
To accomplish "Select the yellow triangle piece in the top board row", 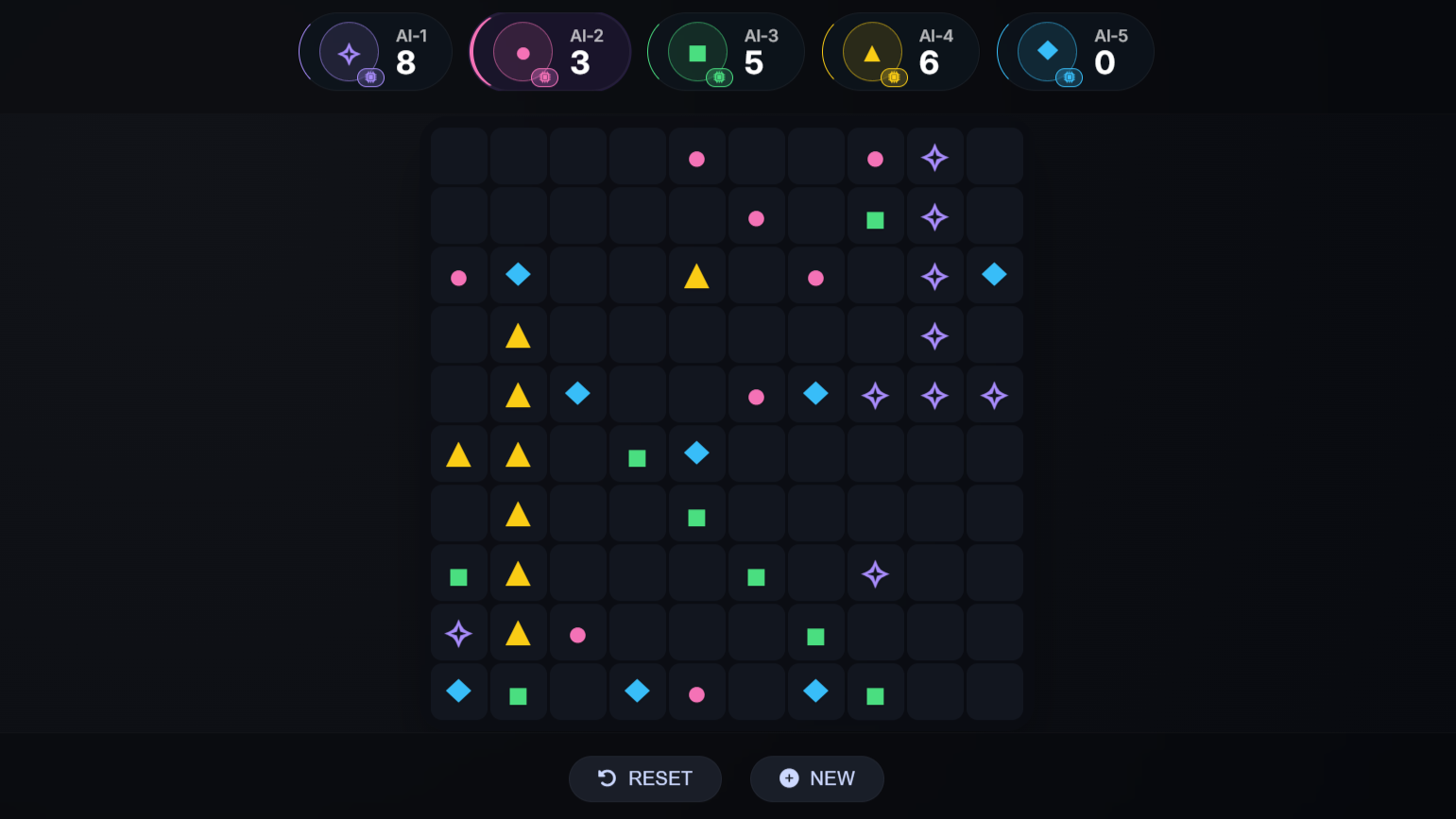I will [x=694, y=276].
